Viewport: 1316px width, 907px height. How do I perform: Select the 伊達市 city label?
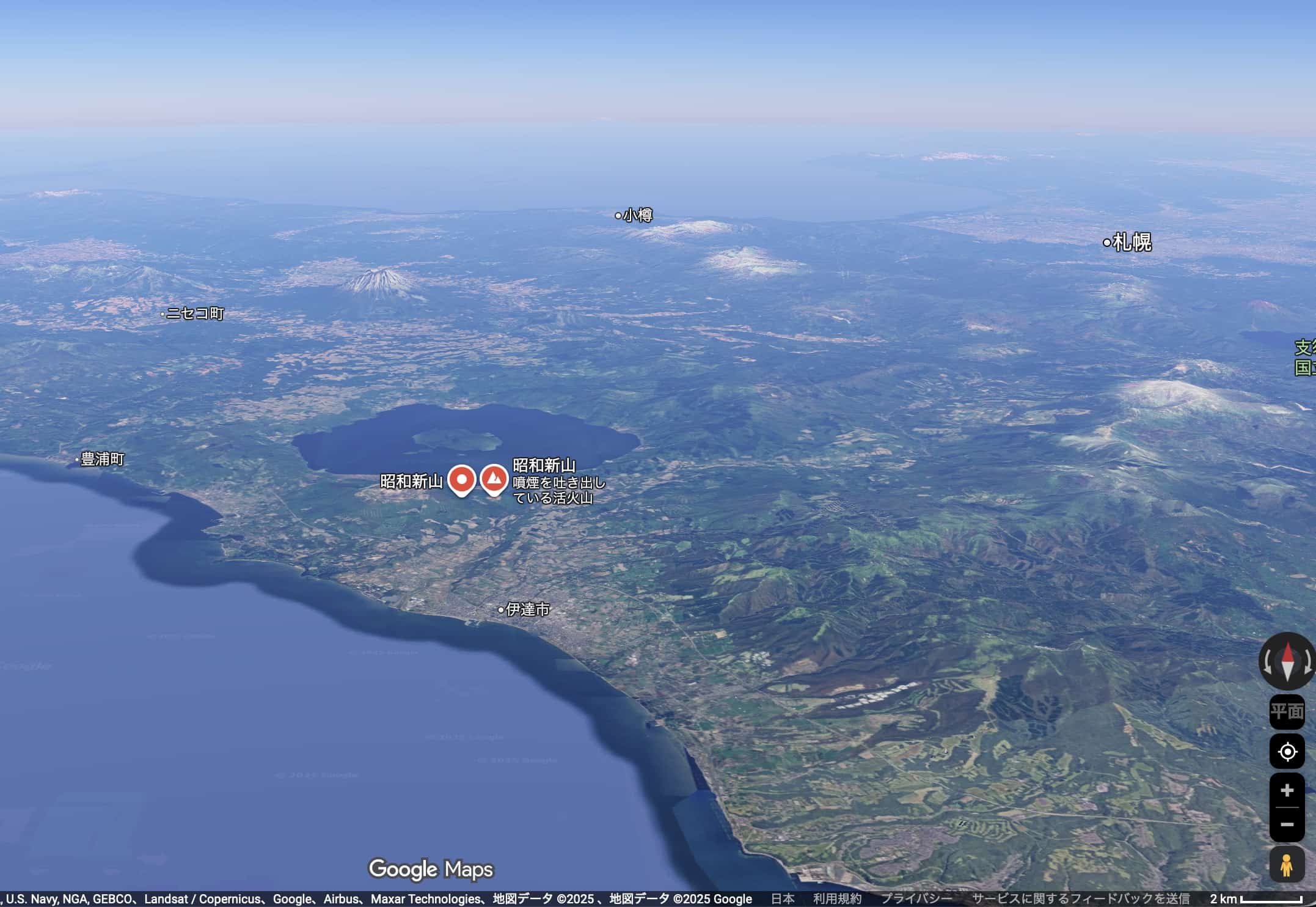[x=527, y=609]
